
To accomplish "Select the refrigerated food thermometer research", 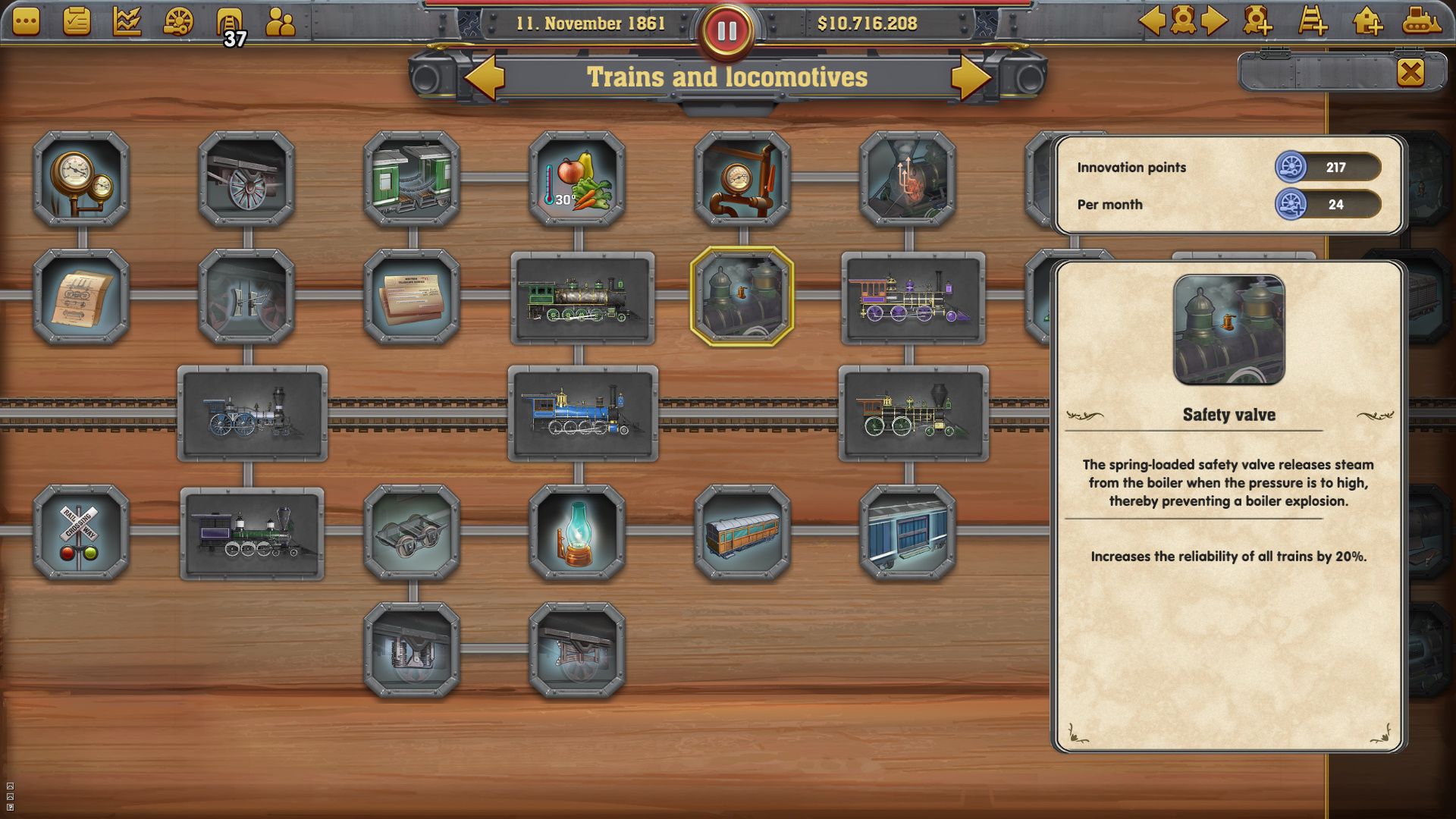I will pyautogui.click(x=577, y=178).
